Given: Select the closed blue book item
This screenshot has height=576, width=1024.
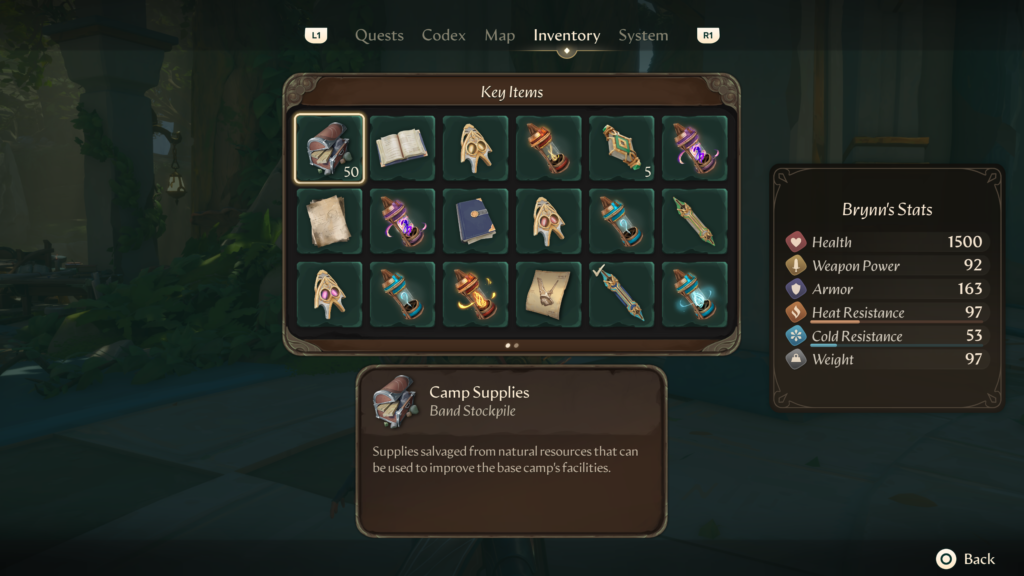Looking at the screenshot, I should click(475, 221).
